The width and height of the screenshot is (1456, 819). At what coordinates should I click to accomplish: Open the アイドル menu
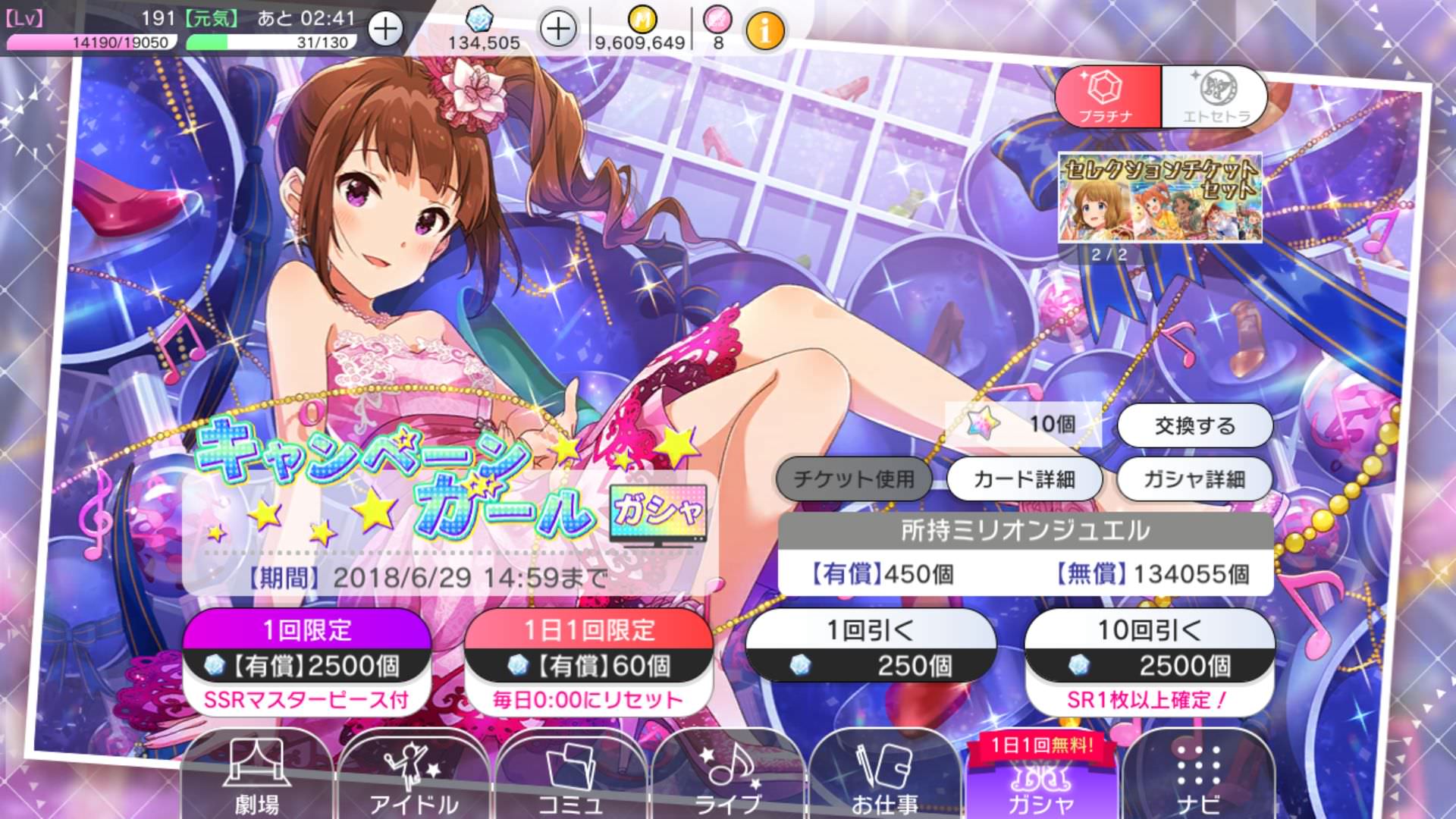click(413, 777)
